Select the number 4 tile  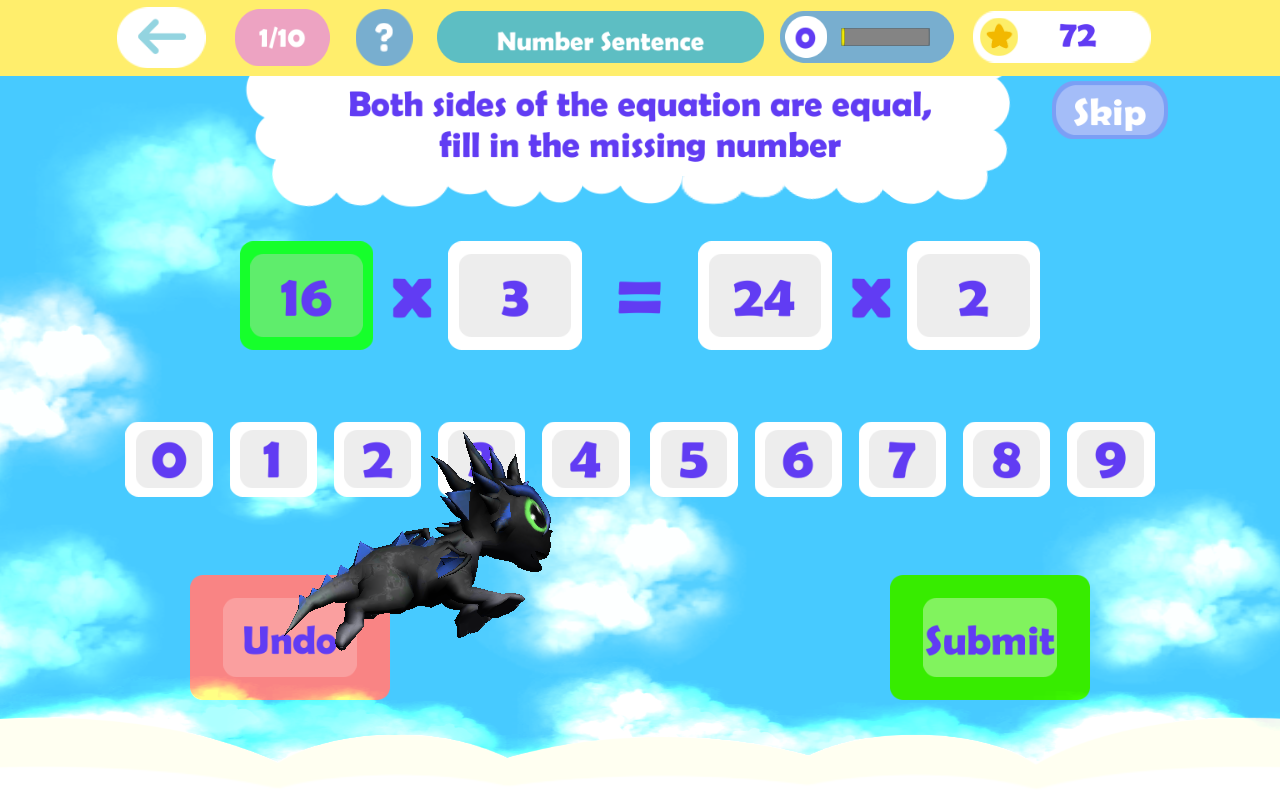pos(586,460)
